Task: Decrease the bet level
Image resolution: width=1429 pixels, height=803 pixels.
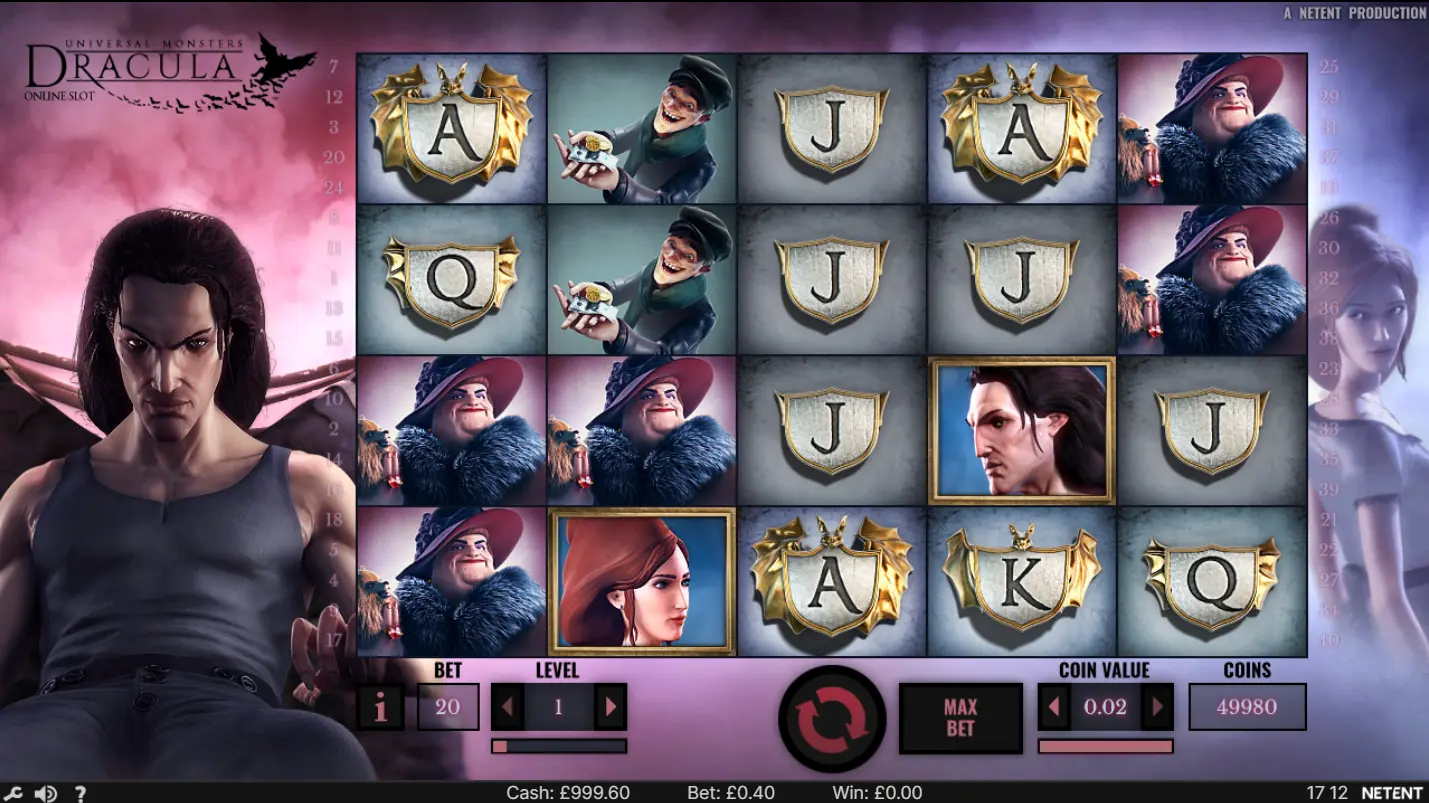Action: [507, 708]
